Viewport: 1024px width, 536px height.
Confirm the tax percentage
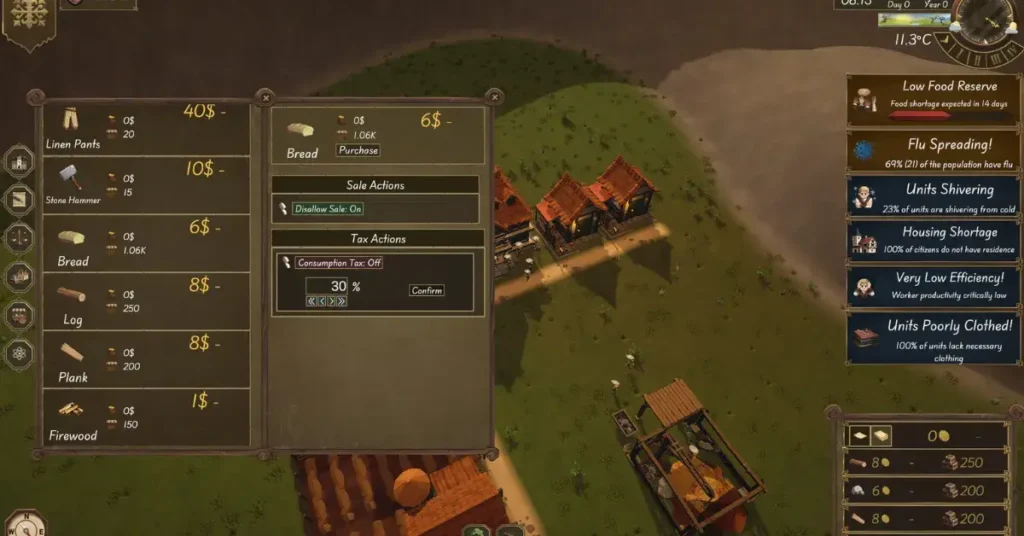pyautogui.click(x=427, y=291)
